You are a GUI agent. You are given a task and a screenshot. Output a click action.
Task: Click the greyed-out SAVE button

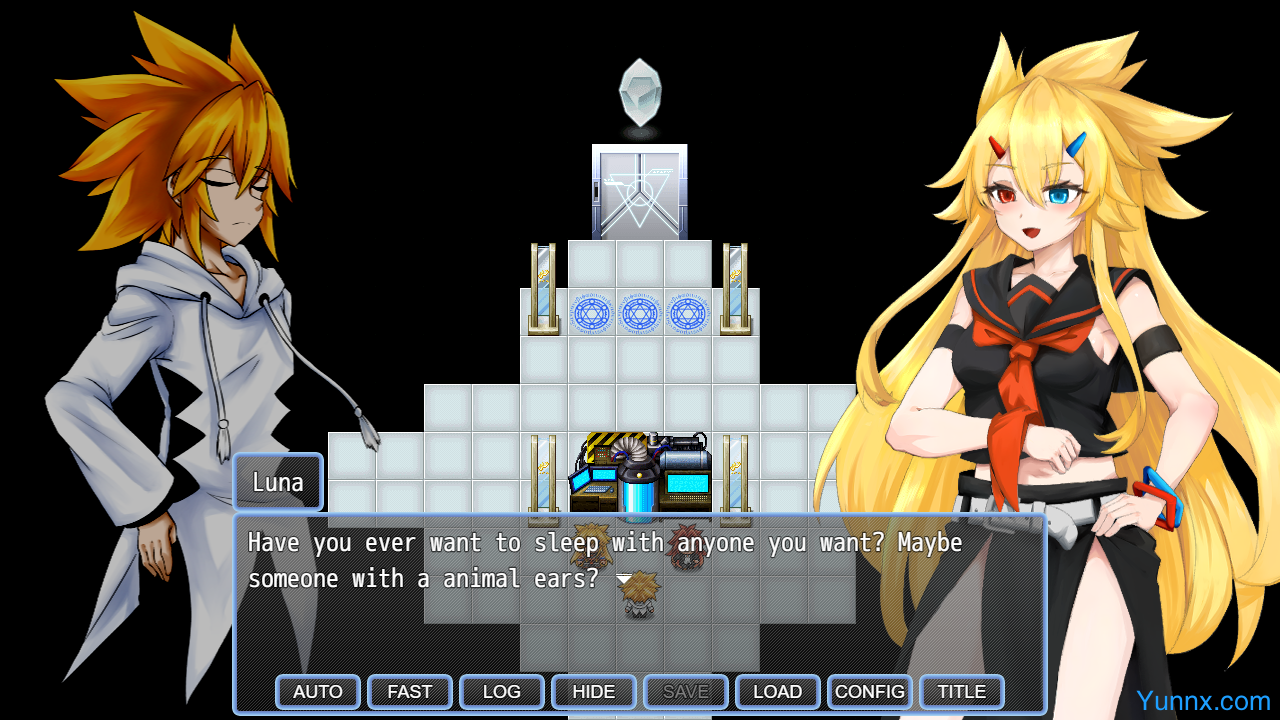[686, 692]
